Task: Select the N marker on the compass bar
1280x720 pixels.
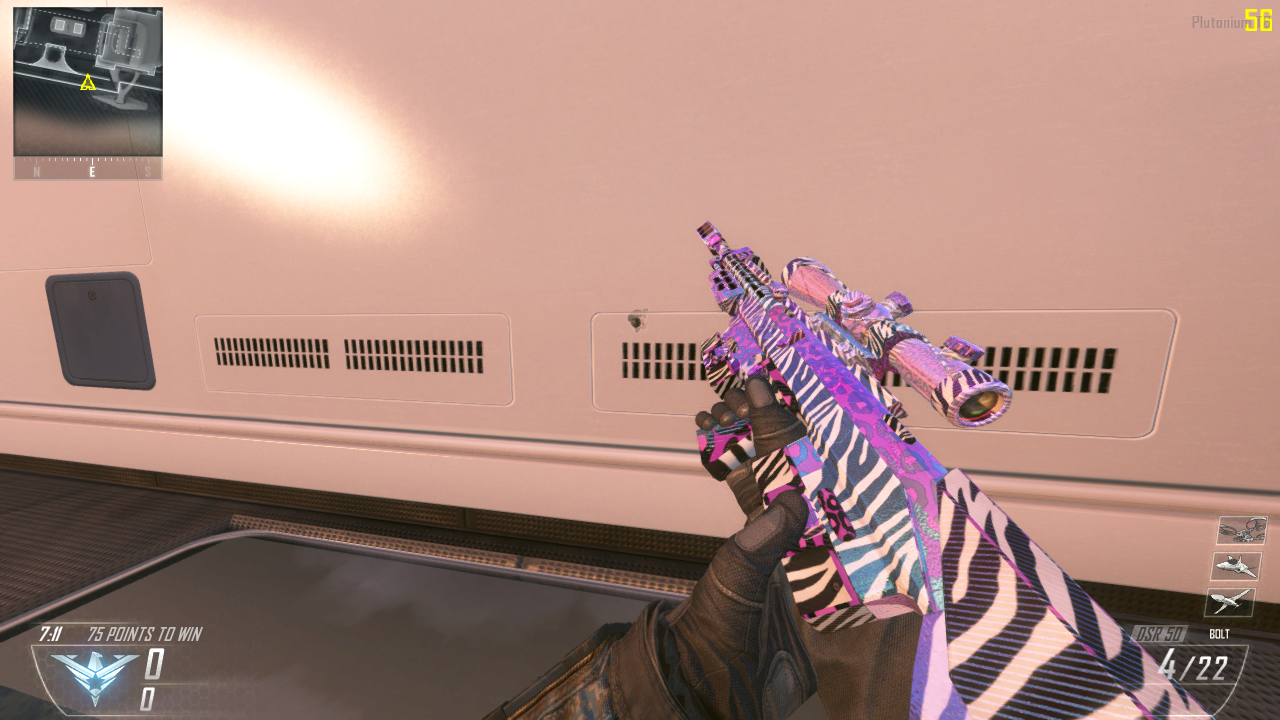Action: click(38, 171)
